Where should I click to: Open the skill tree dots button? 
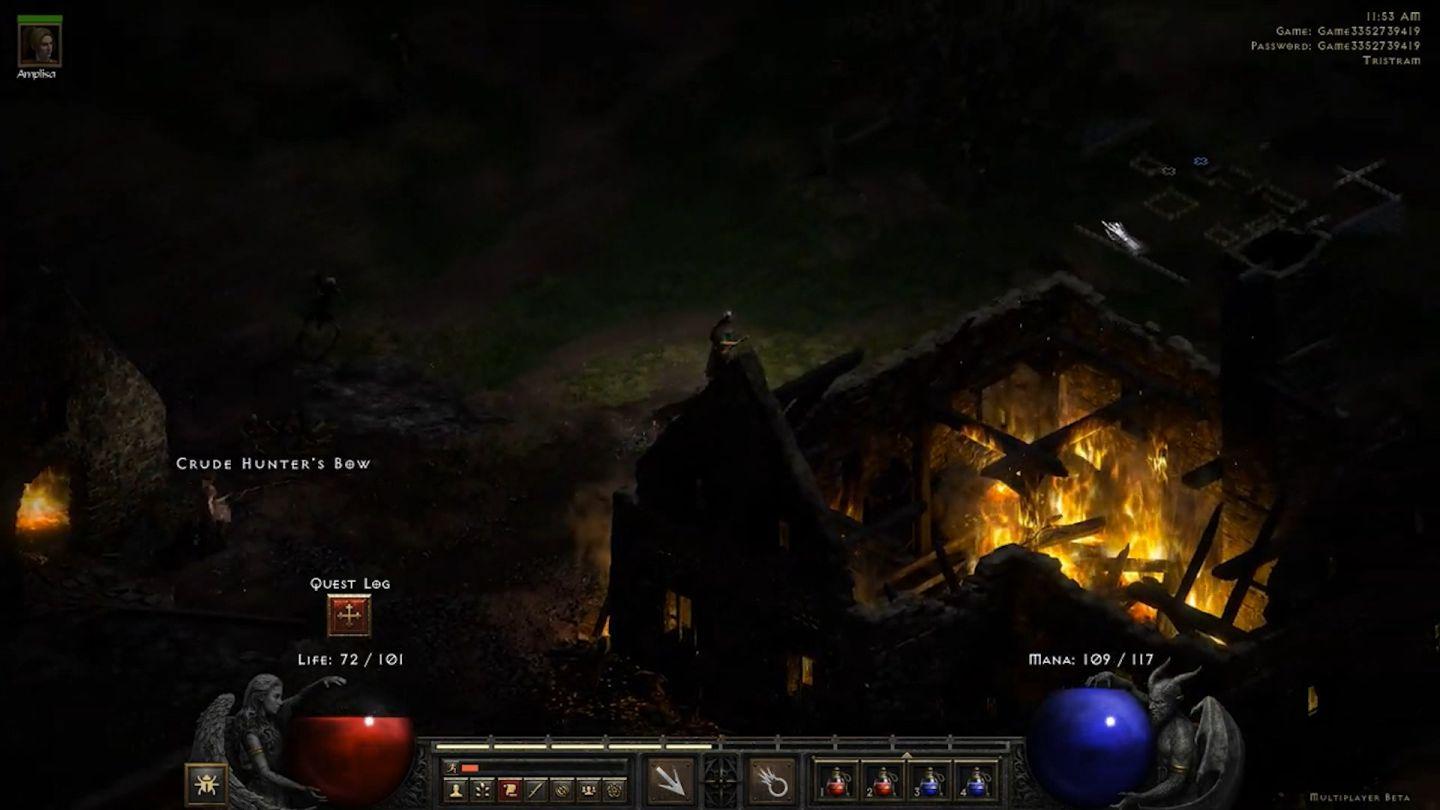(x=482, y=790)
